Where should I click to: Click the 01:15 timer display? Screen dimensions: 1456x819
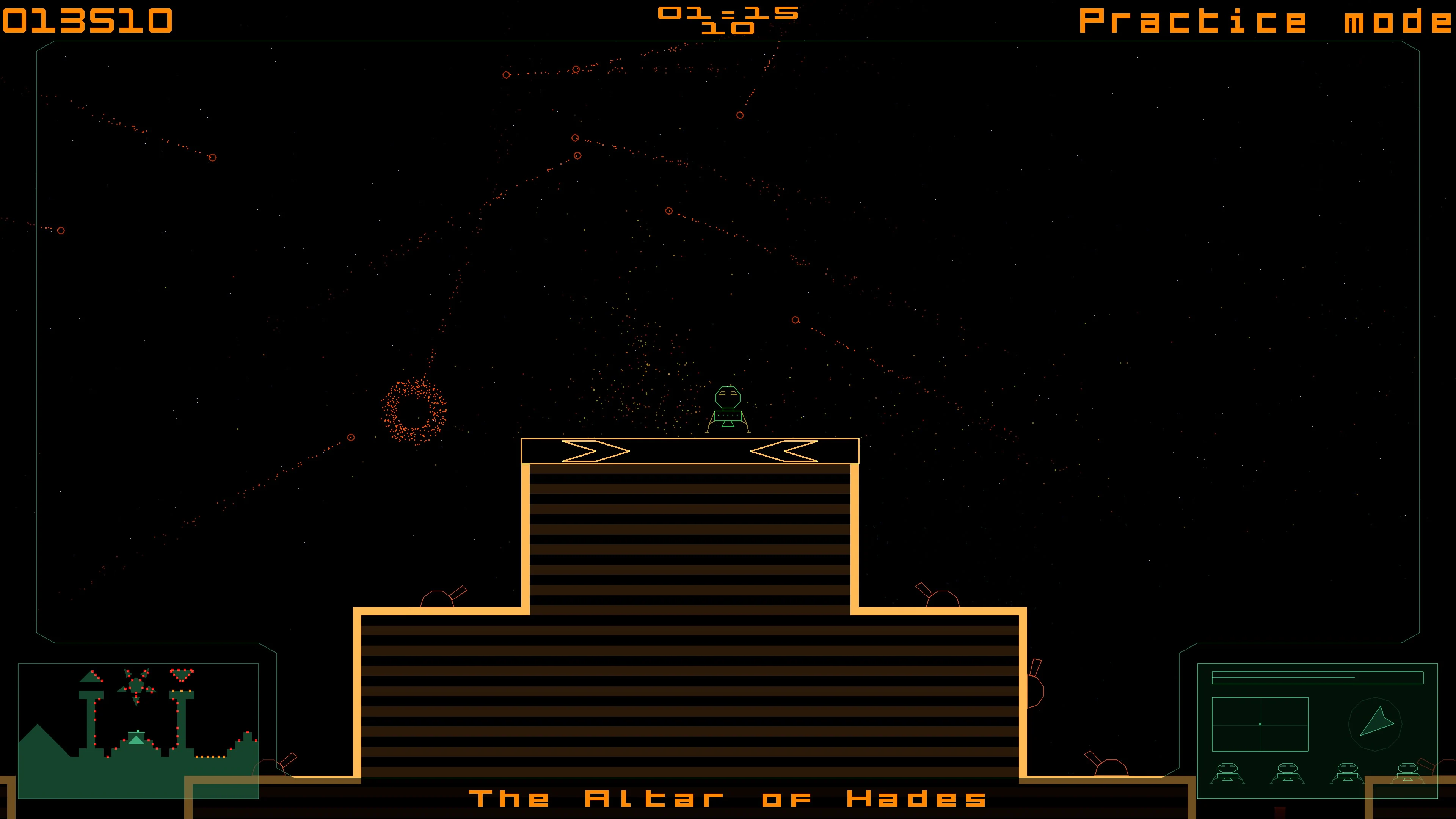(x=729, y=14)
